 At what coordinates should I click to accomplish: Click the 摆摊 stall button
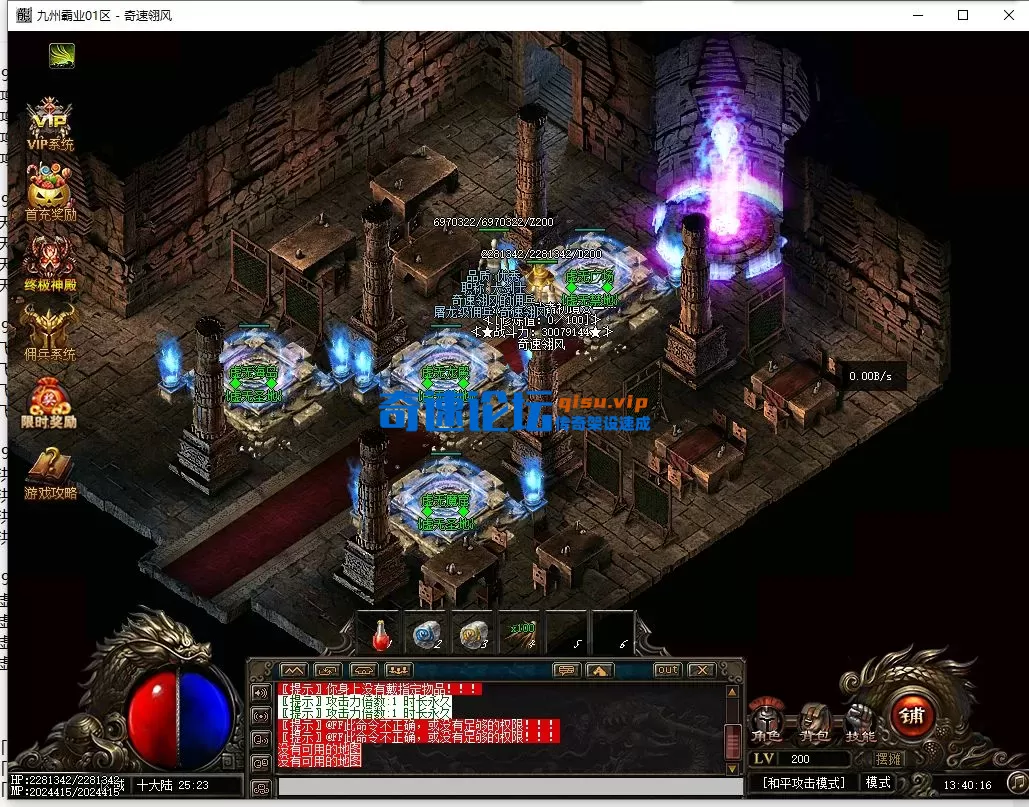click(887, 760)
